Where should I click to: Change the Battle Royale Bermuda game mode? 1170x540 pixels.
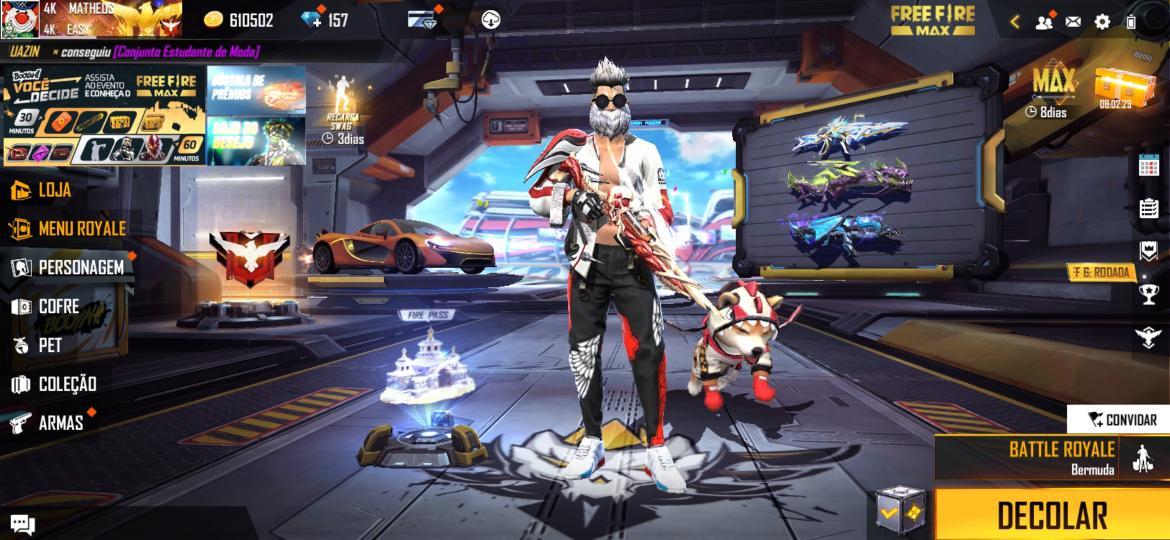(1050, 458)
